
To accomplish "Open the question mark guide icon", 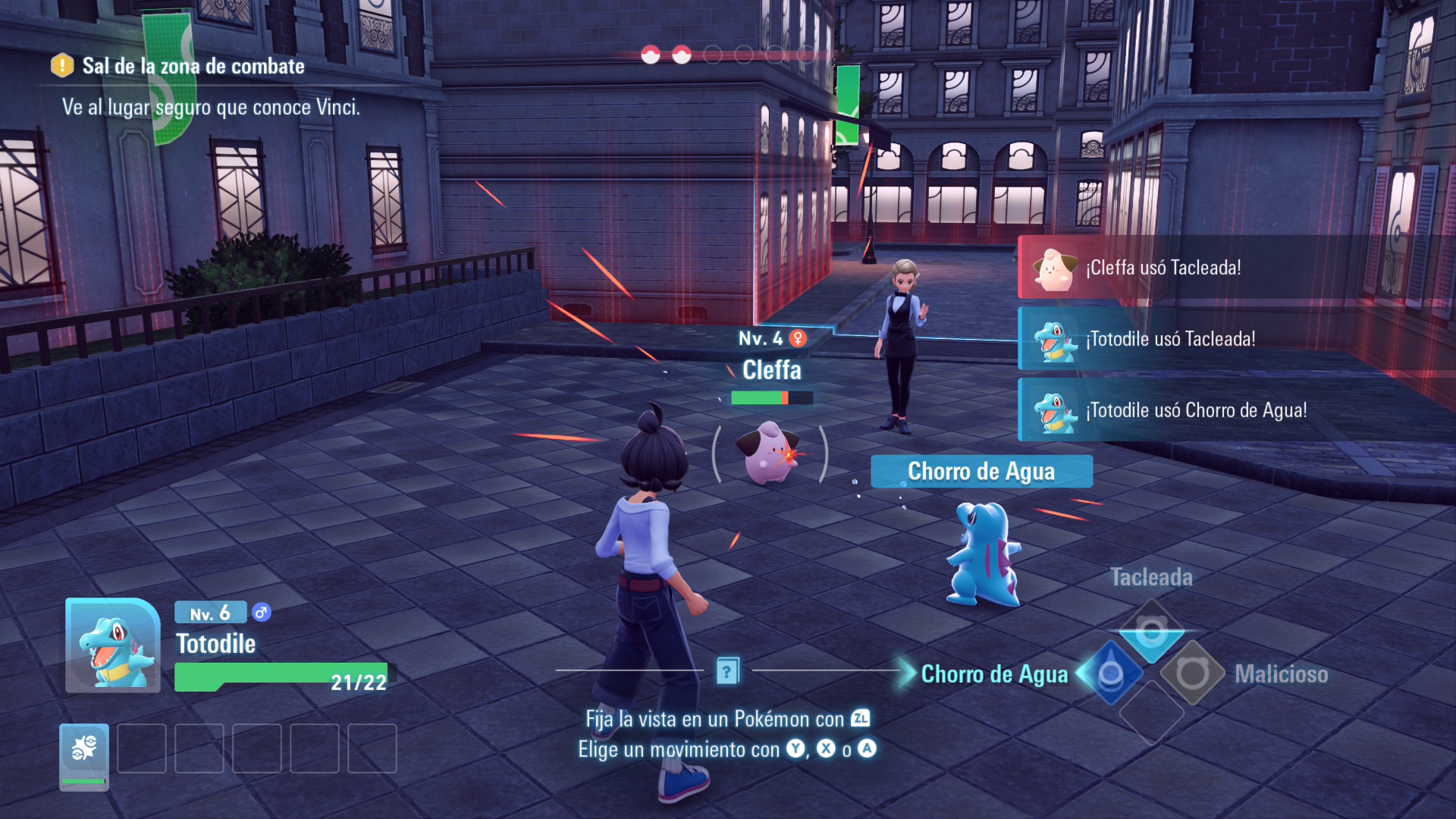I will tap(727, 671).
